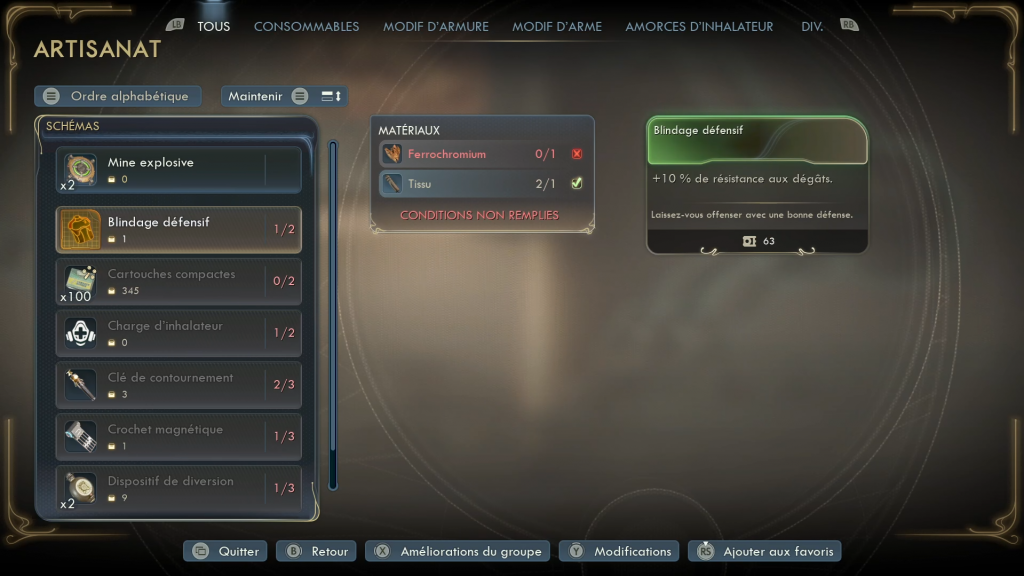
Task: Pick the Charge d'inhalateur schematic
Action: (x=178, y=334)
